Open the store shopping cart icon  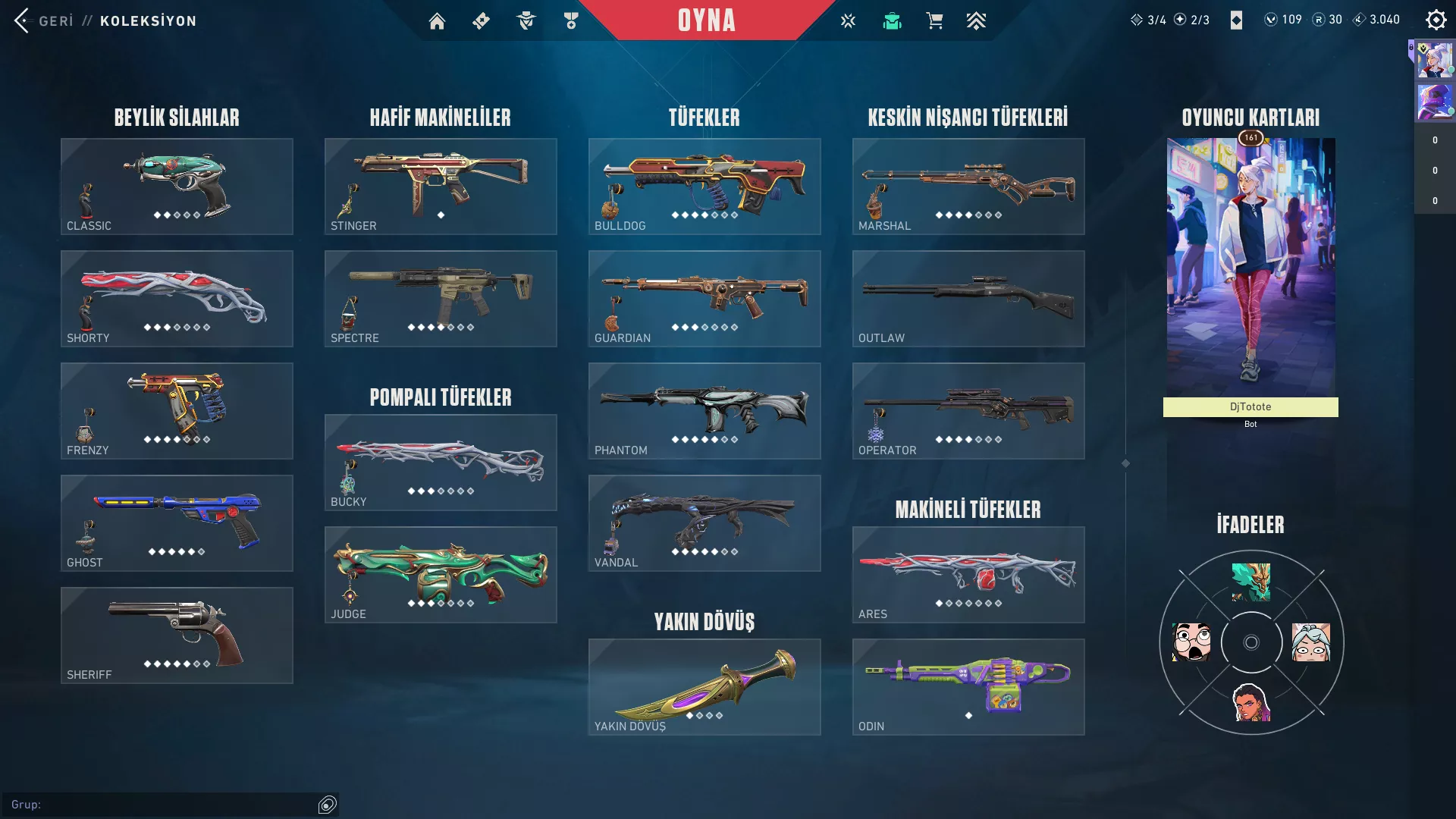click(x=934, y=21)
